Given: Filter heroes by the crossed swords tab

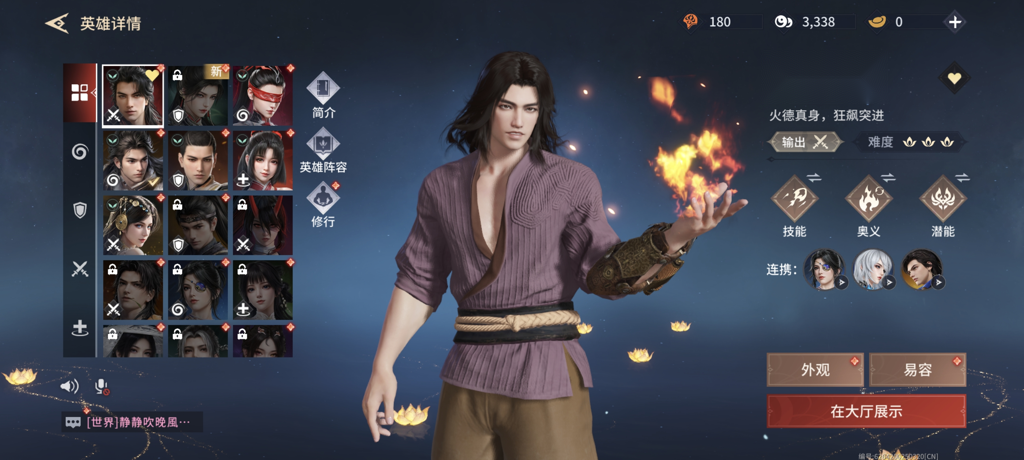Looking at the screenshot, I should tap(80, 268).
